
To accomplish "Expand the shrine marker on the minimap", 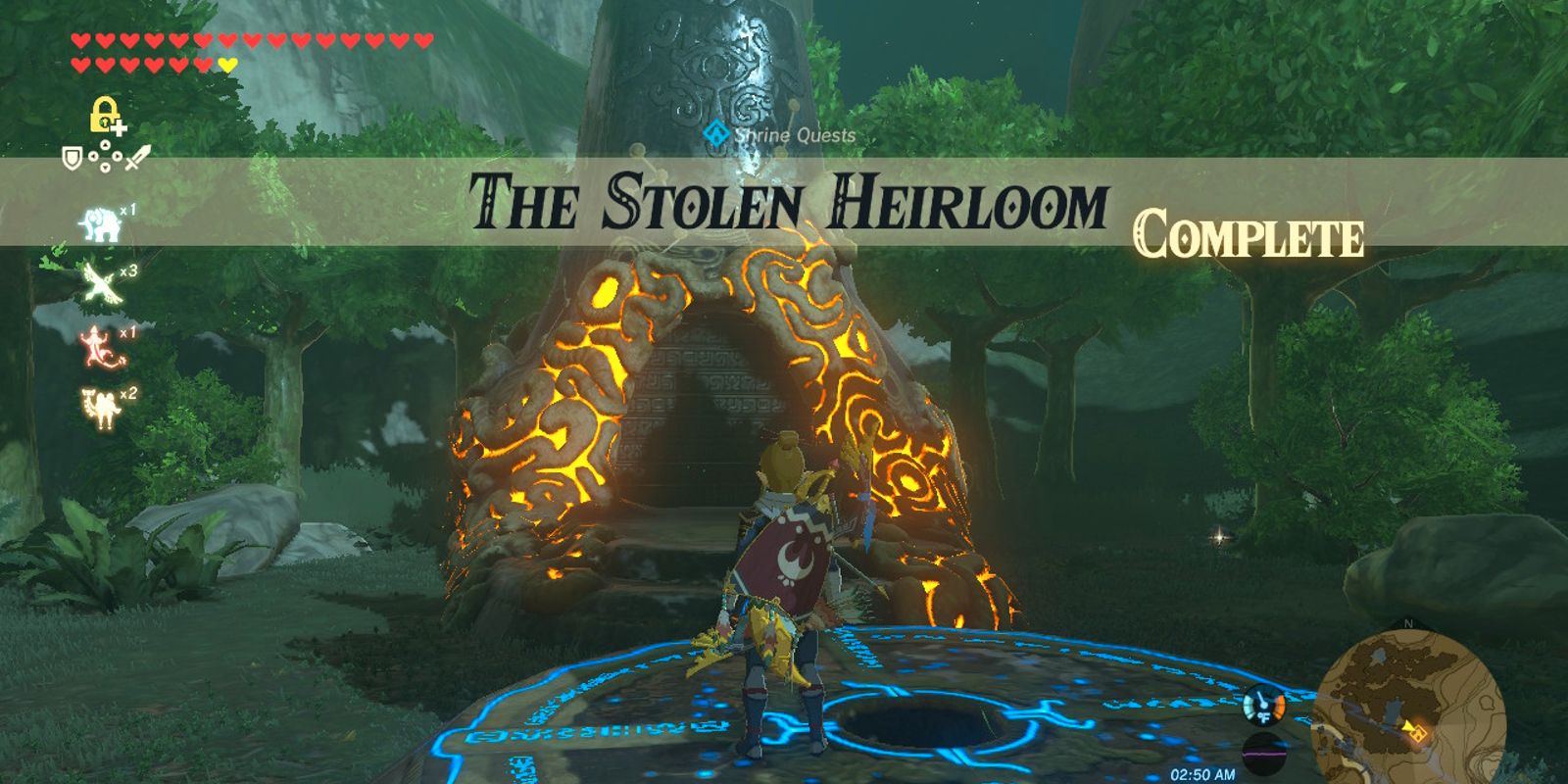I will [1417, 733].
